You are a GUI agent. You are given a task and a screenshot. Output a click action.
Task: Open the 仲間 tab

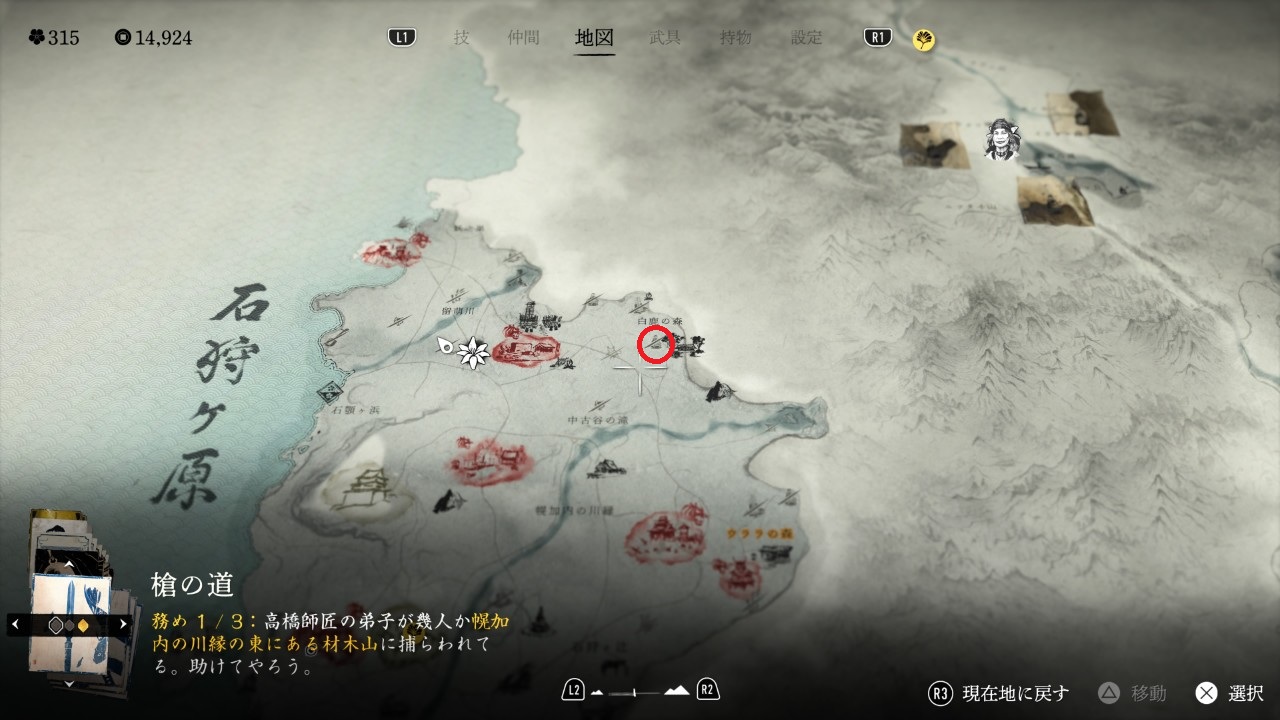tap(523, 38)
